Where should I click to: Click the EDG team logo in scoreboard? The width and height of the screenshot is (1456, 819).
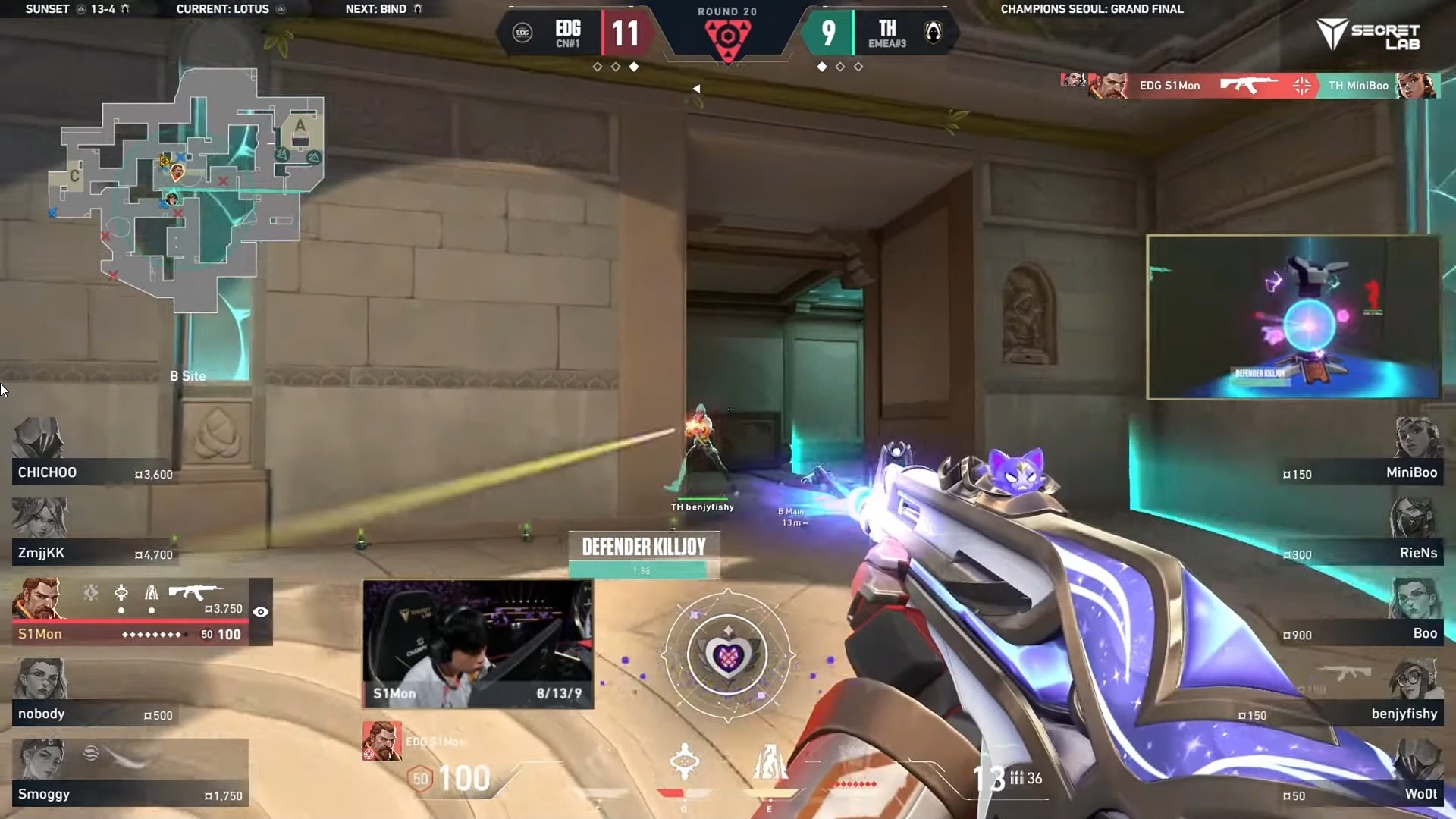point(522,33)
